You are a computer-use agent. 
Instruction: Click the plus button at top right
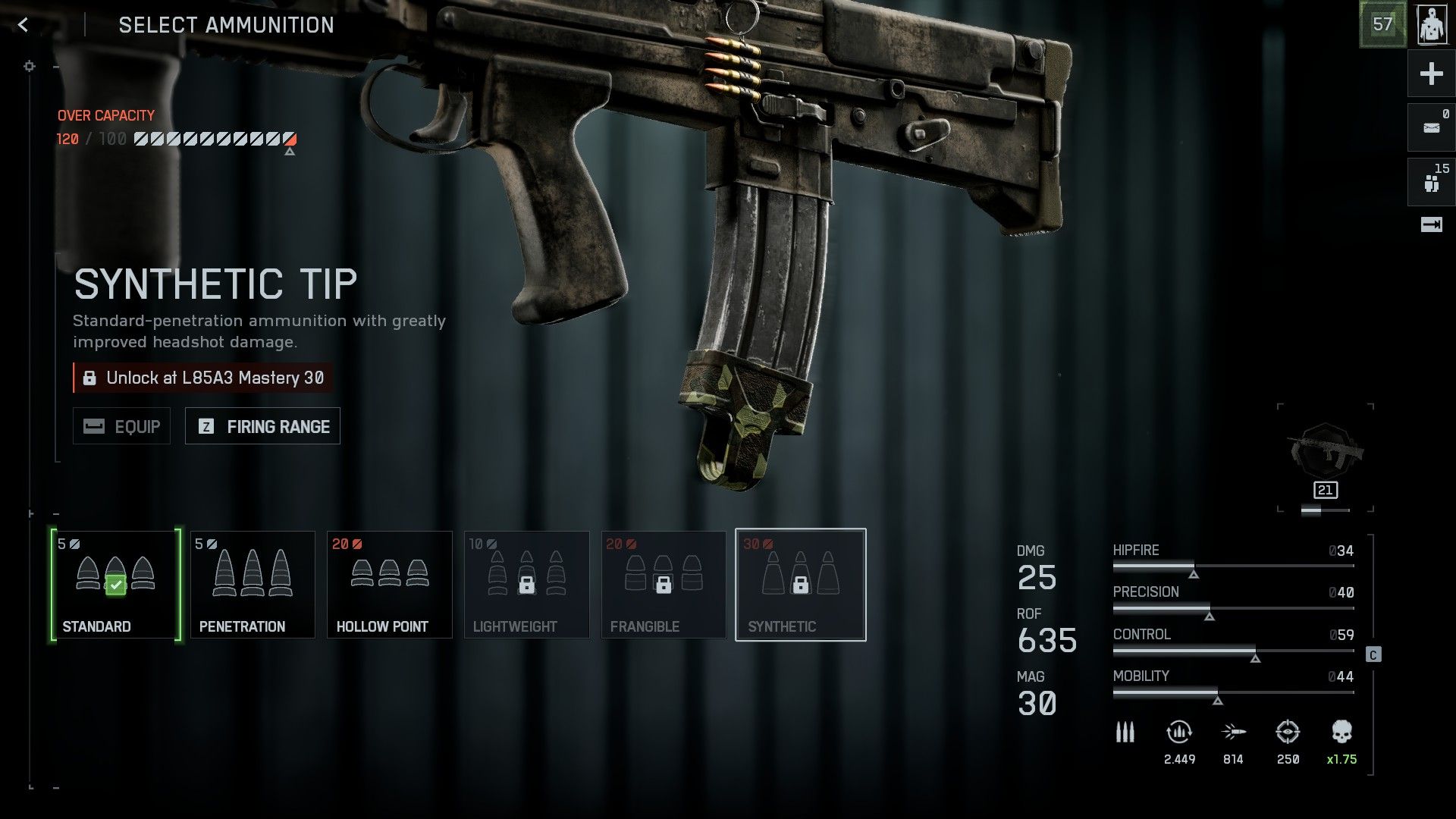[1431, 74]
